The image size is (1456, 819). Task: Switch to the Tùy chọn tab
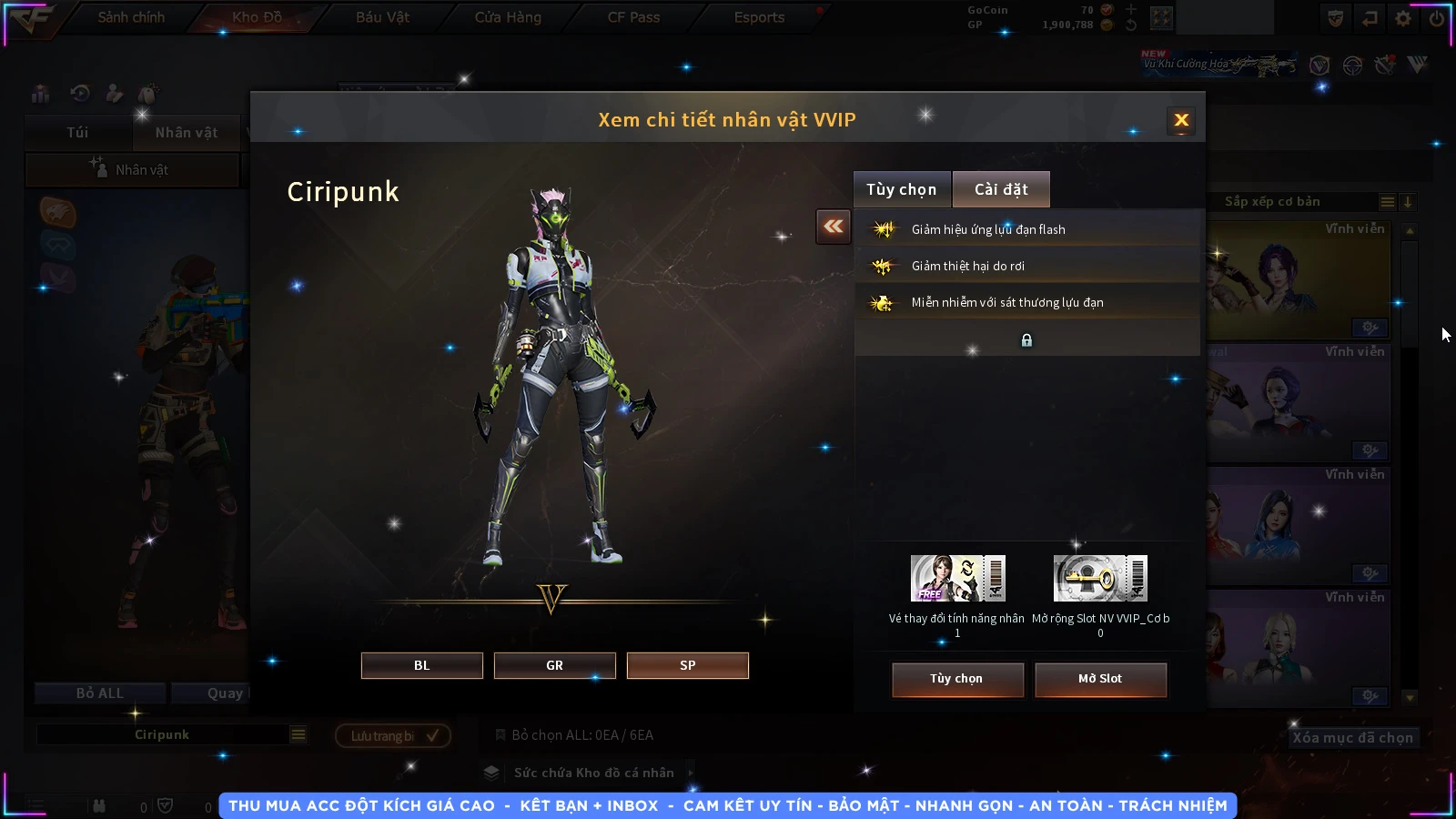pyautogui.click(x=901, y=189)
